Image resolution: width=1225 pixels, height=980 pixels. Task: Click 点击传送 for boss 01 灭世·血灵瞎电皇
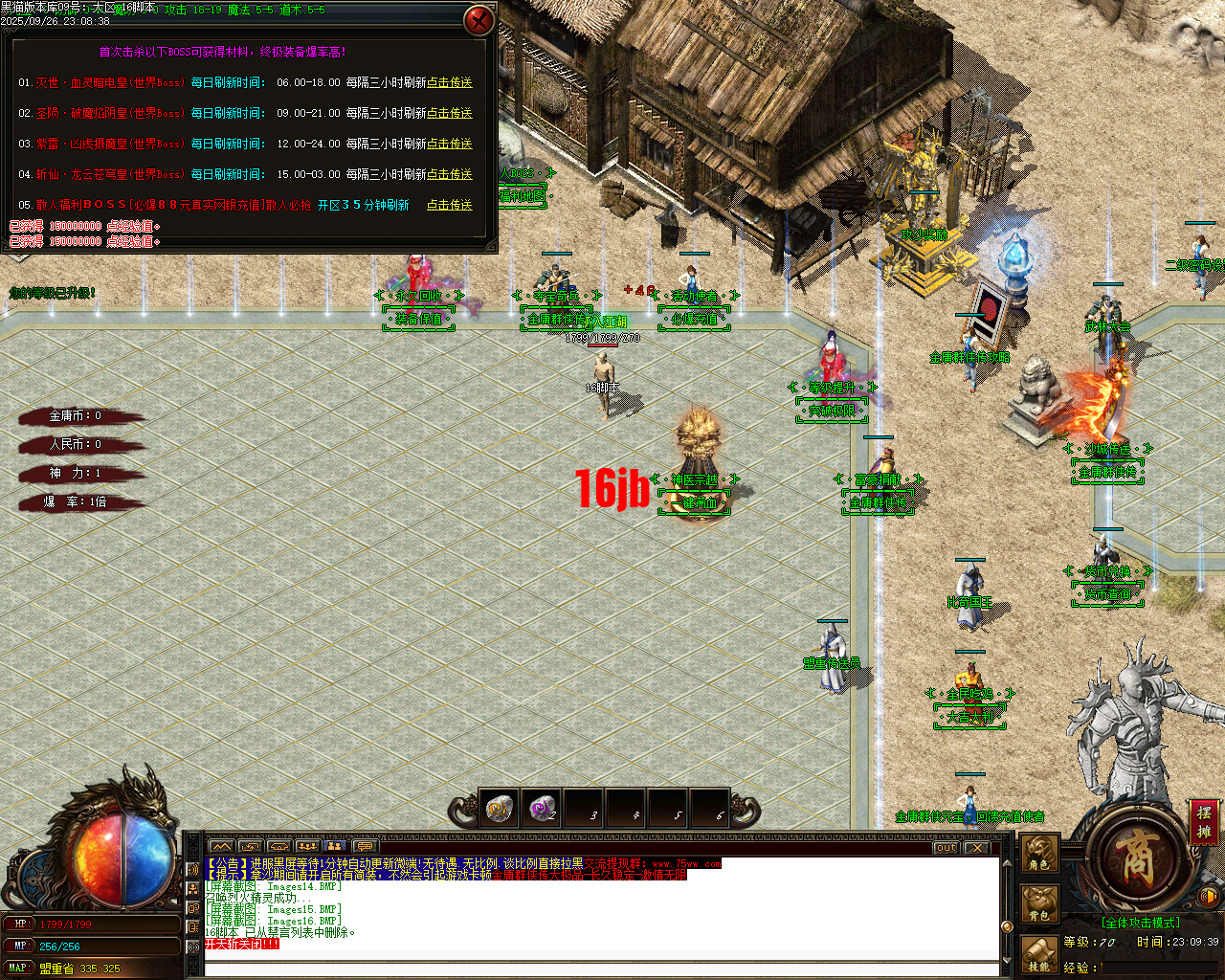point(450,83)
